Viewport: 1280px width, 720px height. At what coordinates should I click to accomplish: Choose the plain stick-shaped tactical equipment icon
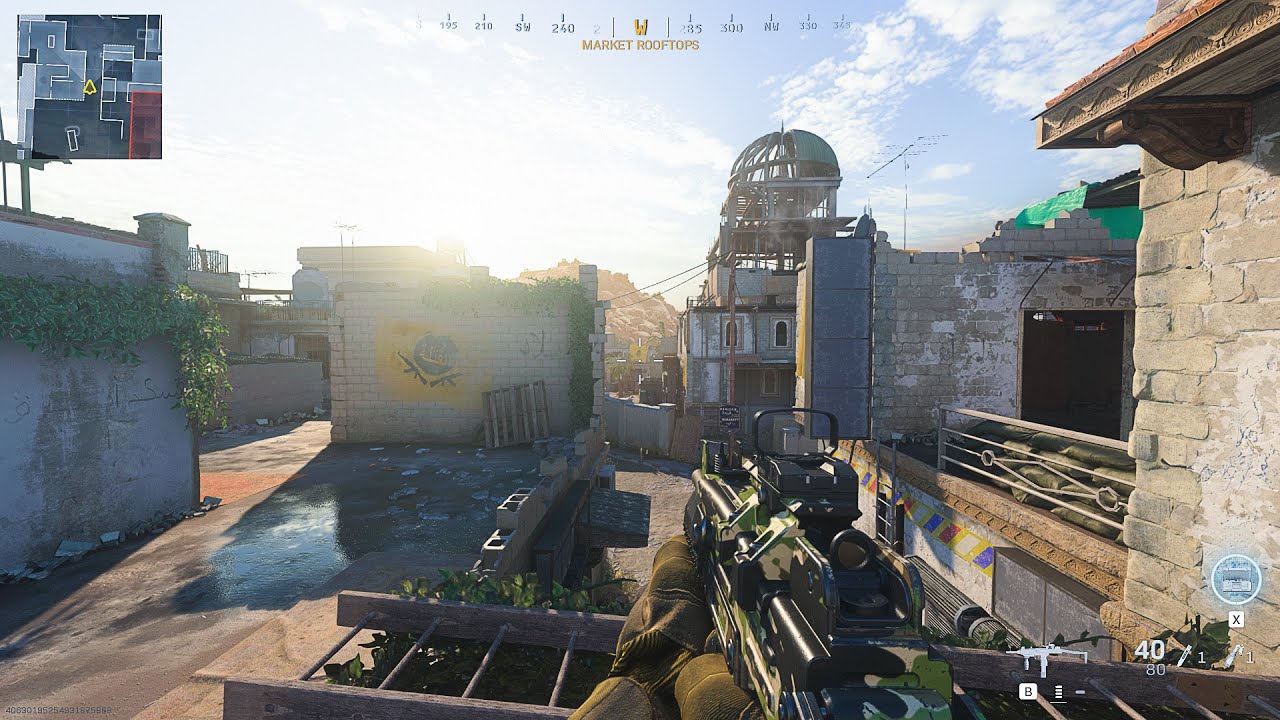pyautogui.click(x=1185, y=656)
